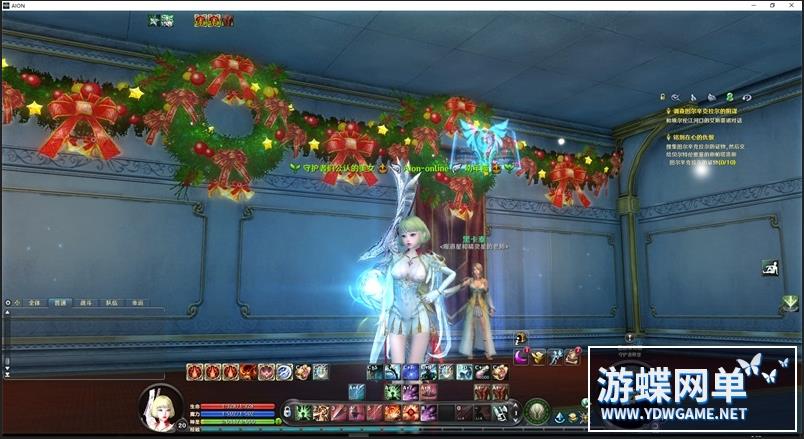Image resolution: width=804 pixels, height=439 pixels.
Task: Click the round green emblem button
Action: 536,411
